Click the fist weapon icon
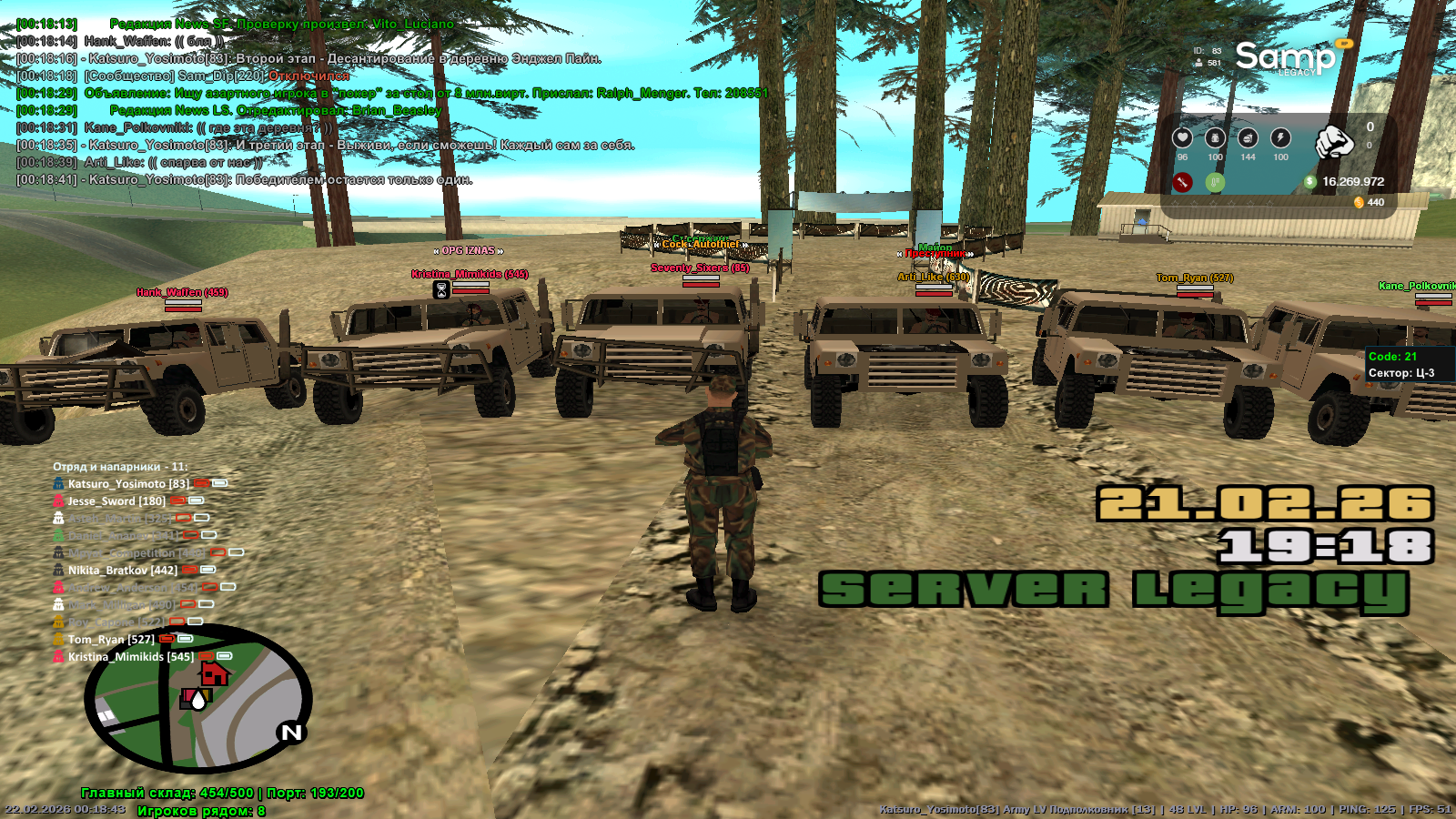Screen dimensions: 1456x819 (x=1334, y=141)
